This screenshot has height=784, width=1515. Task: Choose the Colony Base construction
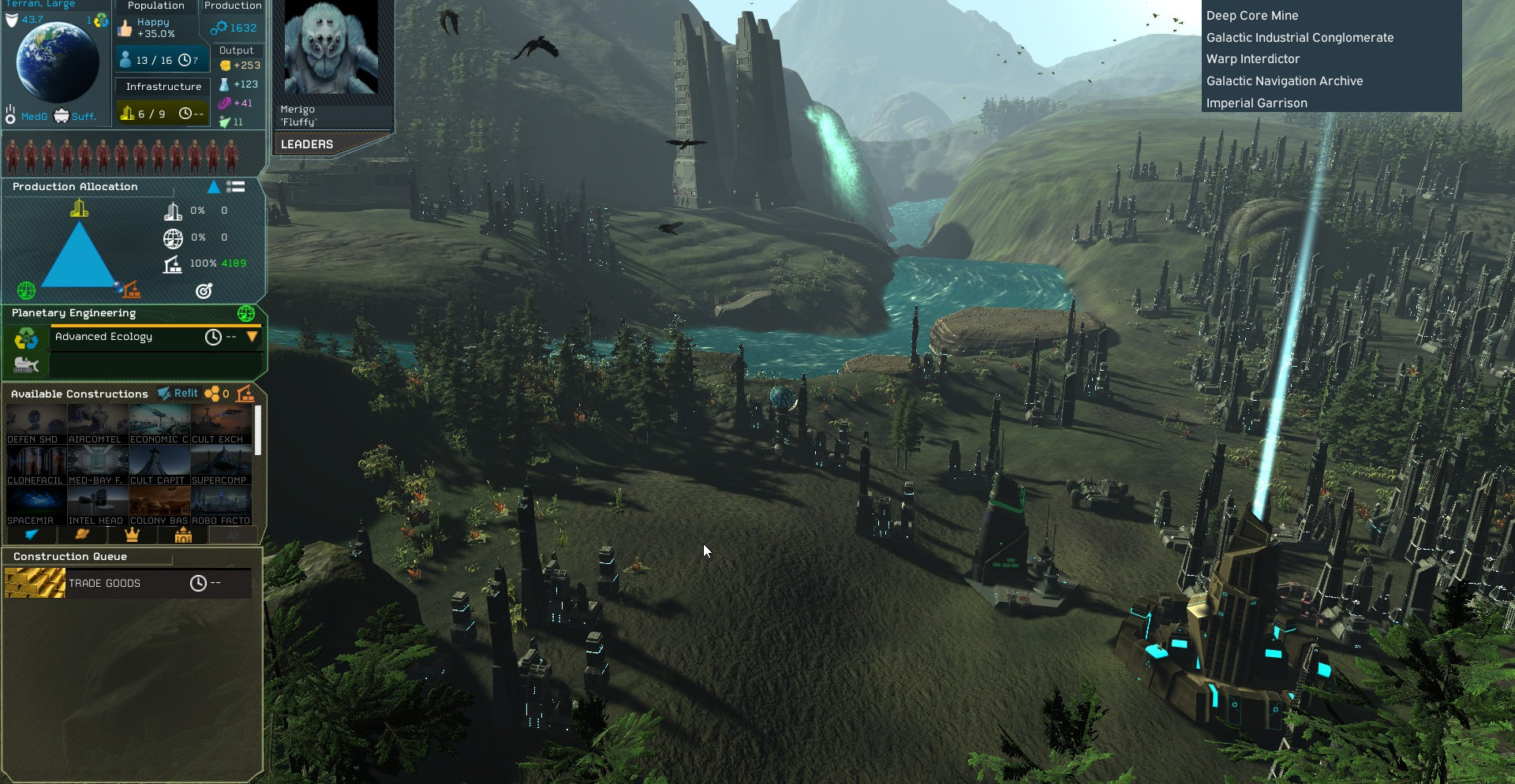(159, 506)
